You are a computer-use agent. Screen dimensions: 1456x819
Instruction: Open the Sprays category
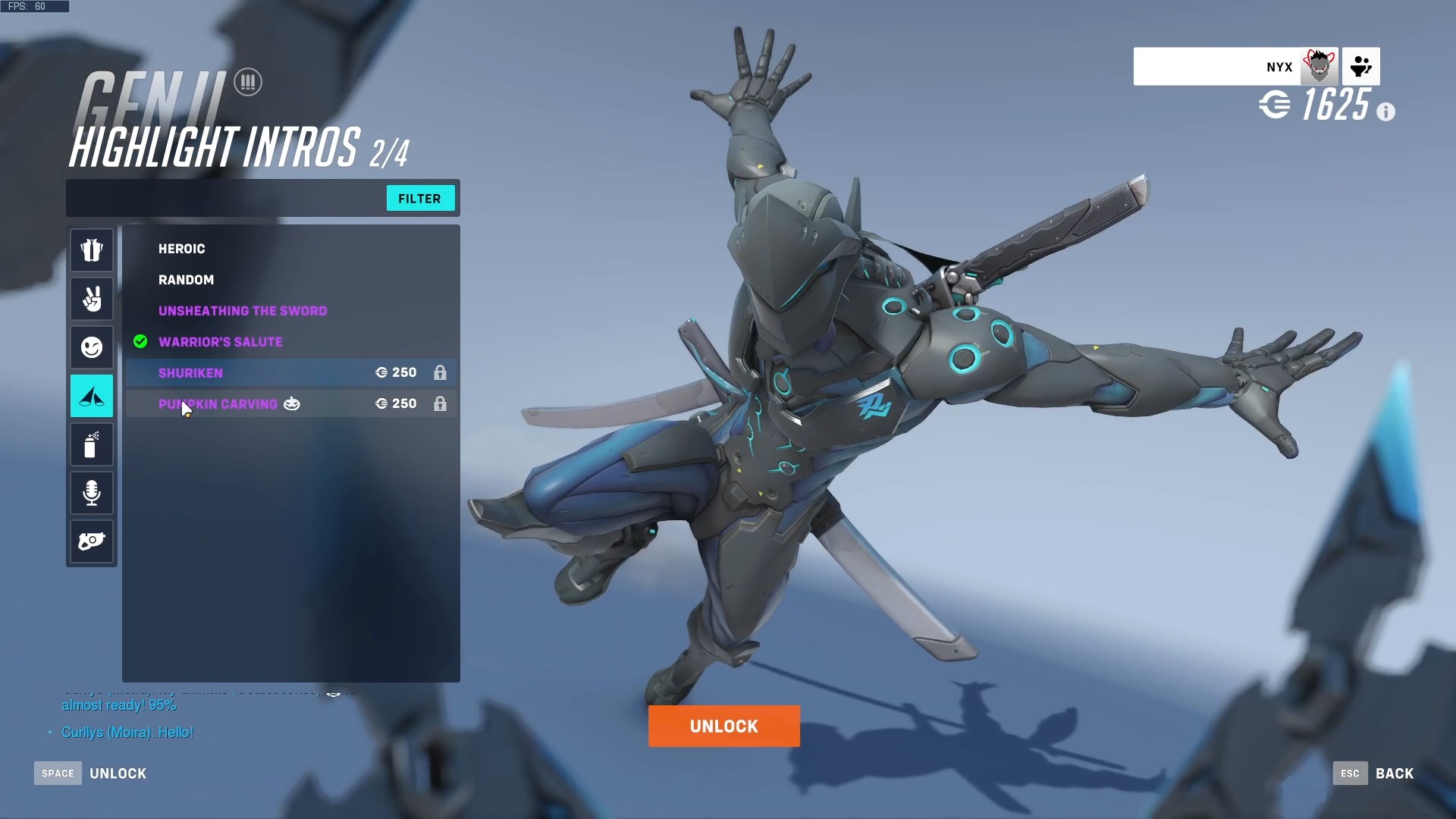tap(91, 444)
